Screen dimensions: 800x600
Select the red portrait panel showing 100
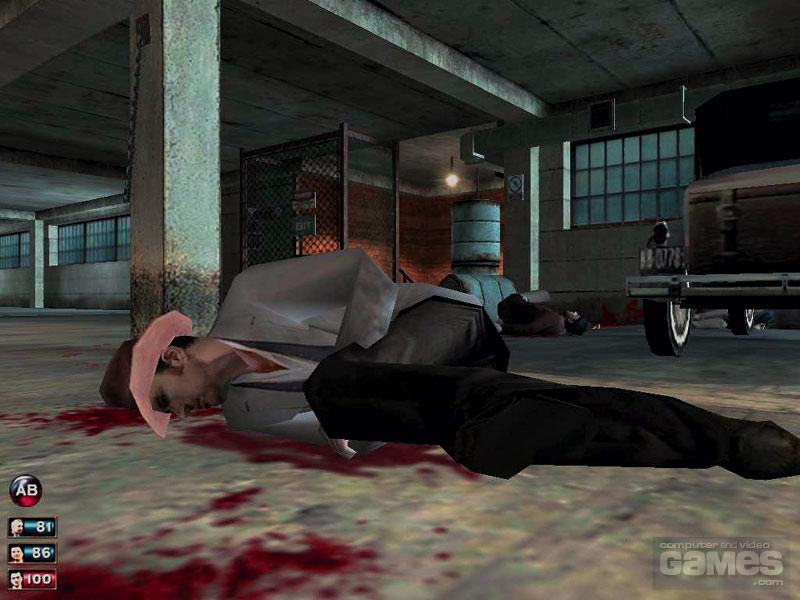pyautogui.click(x=32, y=579)
